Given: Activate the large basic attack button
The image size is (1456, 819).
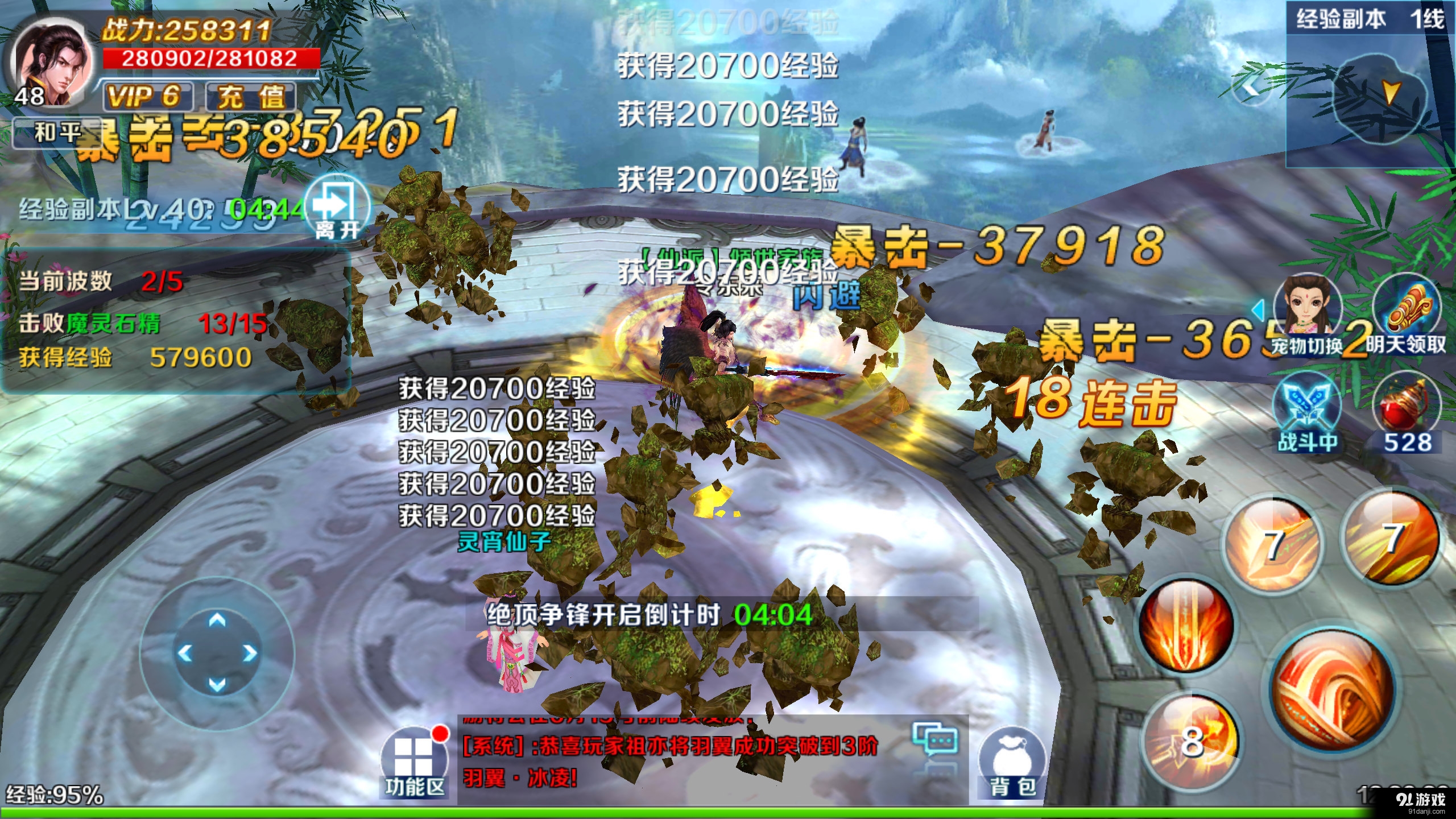Looking at the screenshot, I should [1331, 691].
